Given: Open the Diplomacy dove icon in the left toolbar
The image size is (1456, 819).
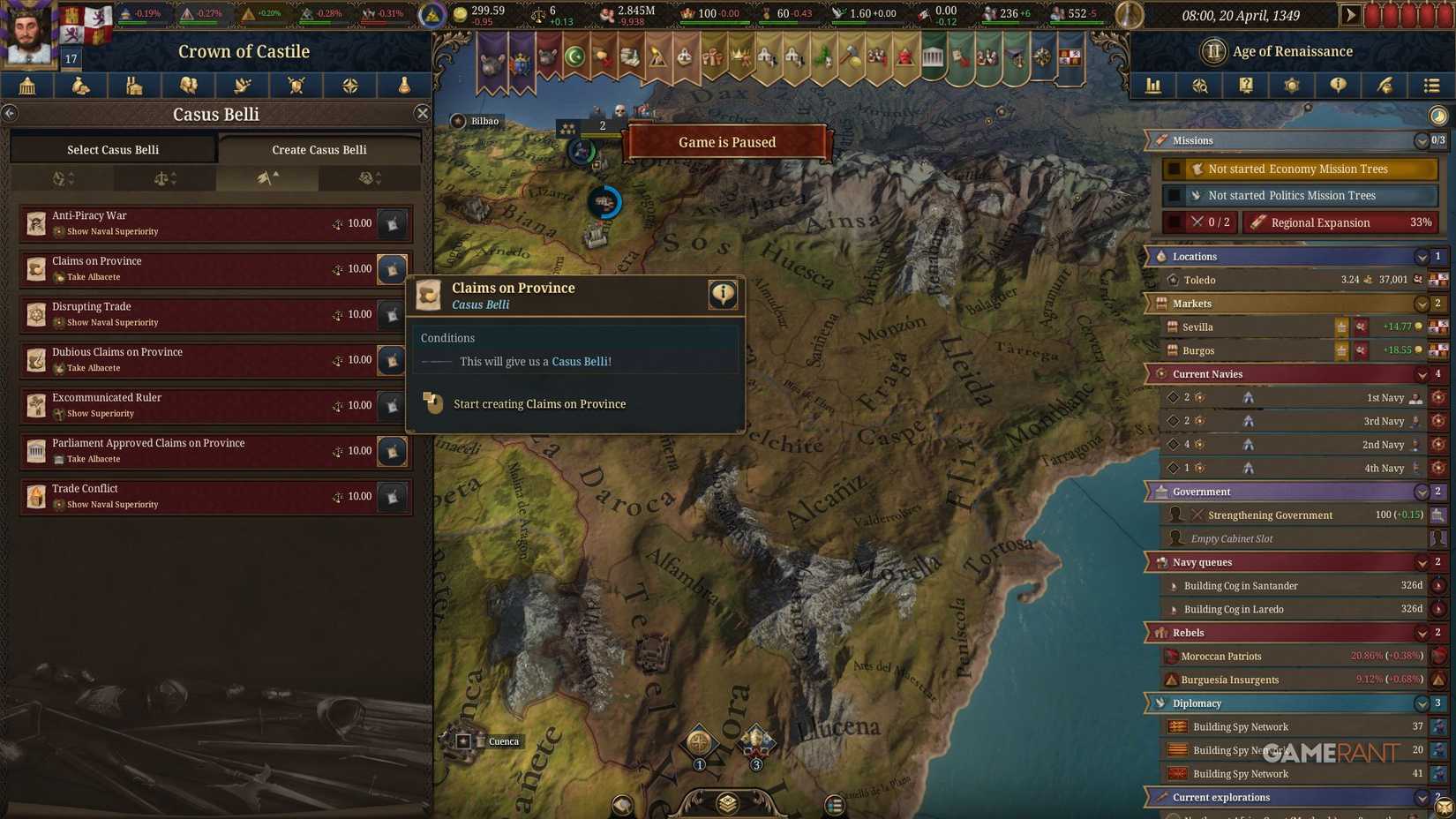Looking at the screenshot, I should tap(242, 86).
